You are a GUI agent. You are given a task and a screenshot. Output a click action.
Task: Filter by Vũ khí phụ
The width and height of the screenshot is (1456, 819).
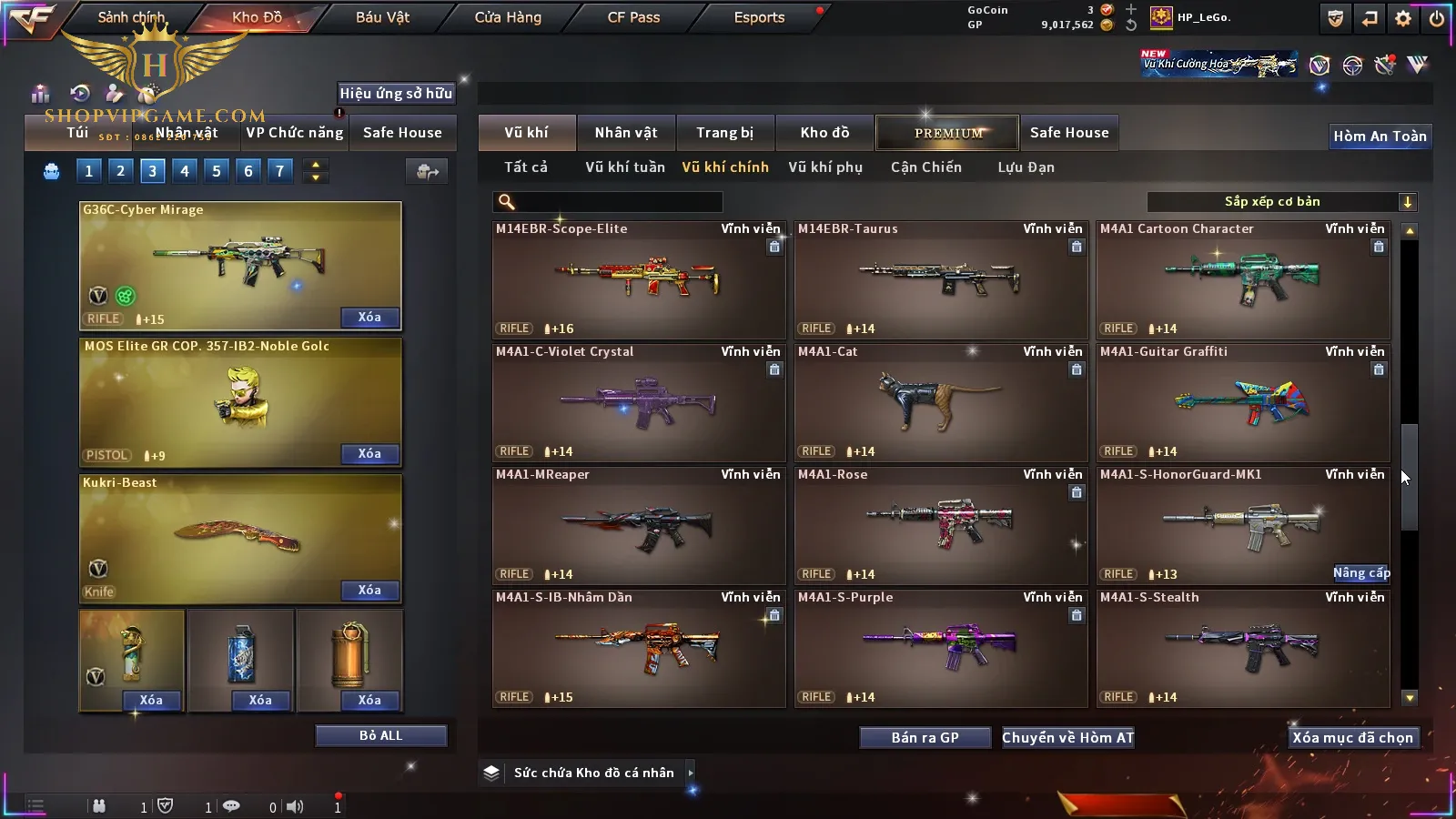(824, 167)
